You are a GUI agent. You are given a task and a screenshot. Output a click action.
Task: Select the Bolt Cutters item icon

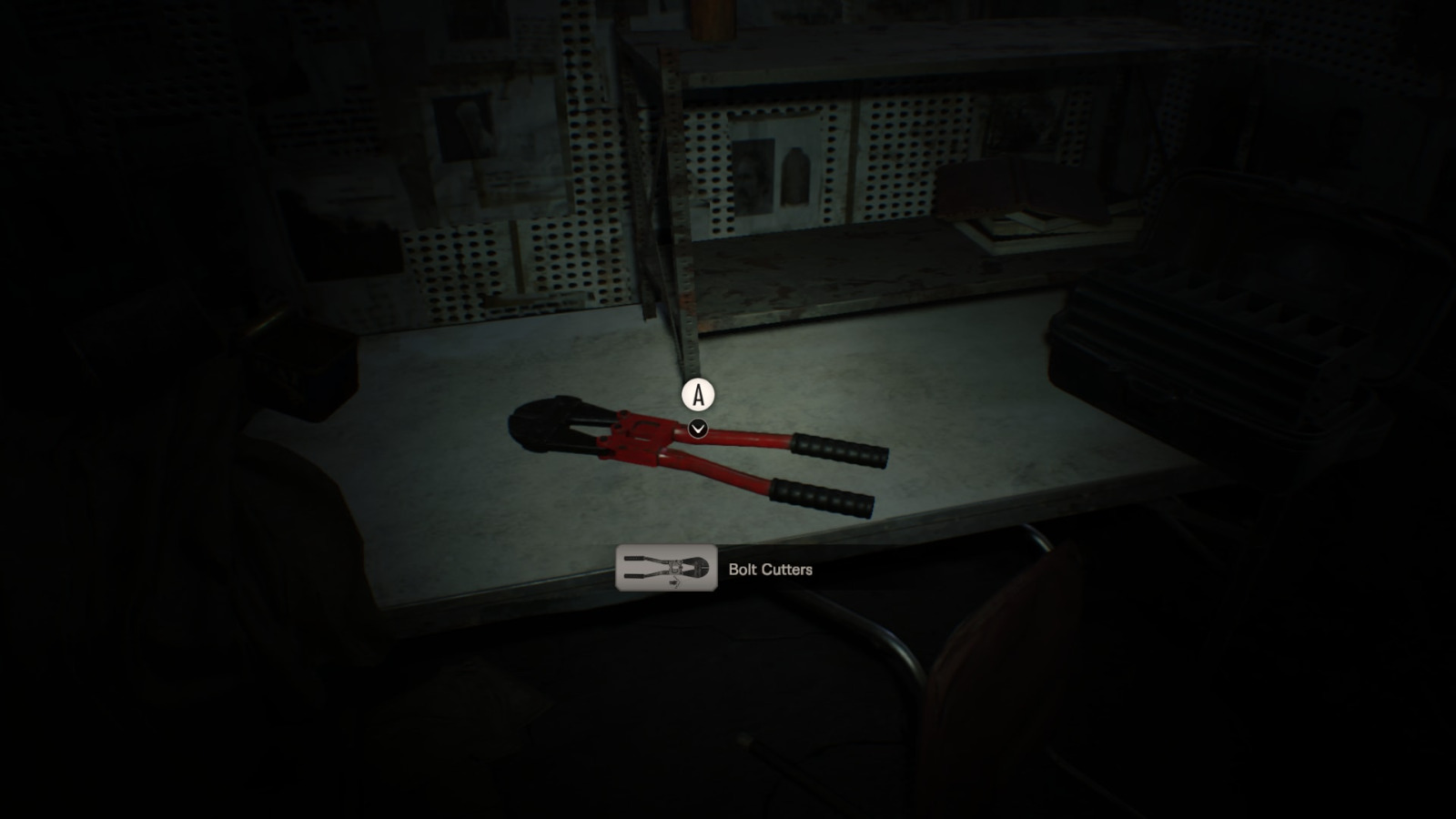tap(666, 568)
